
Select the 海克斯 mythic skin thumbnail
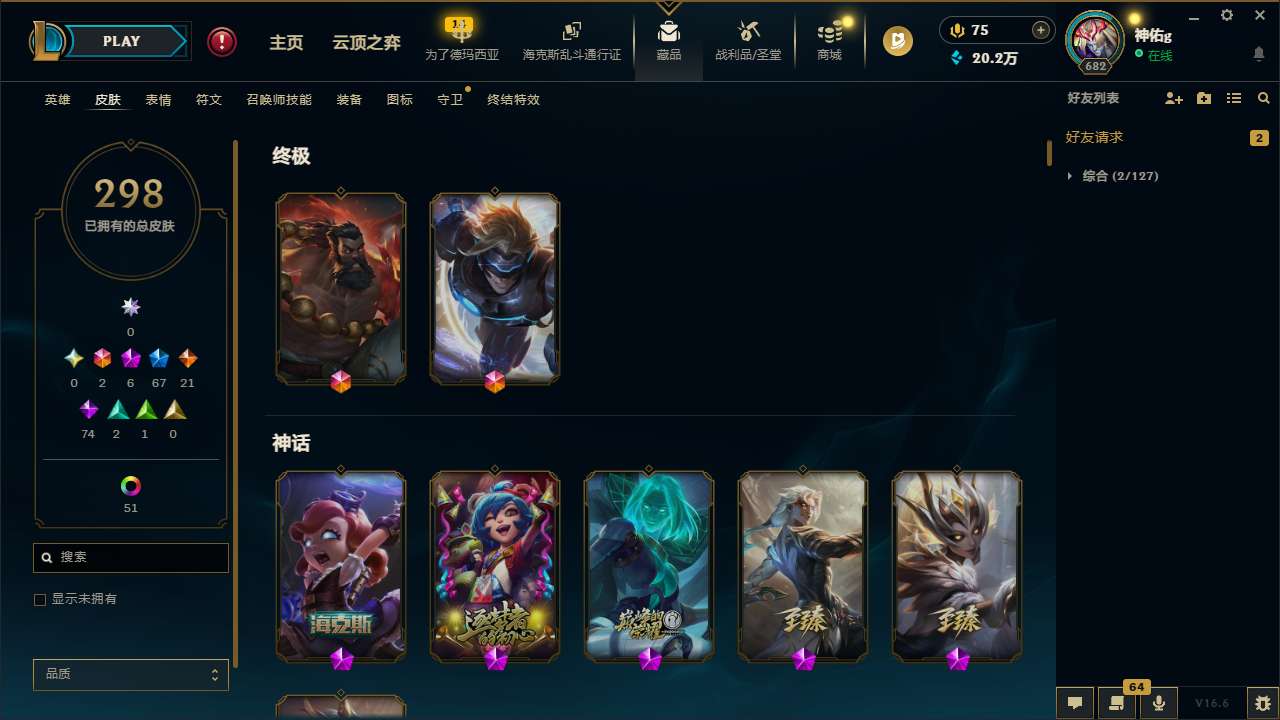341,566
